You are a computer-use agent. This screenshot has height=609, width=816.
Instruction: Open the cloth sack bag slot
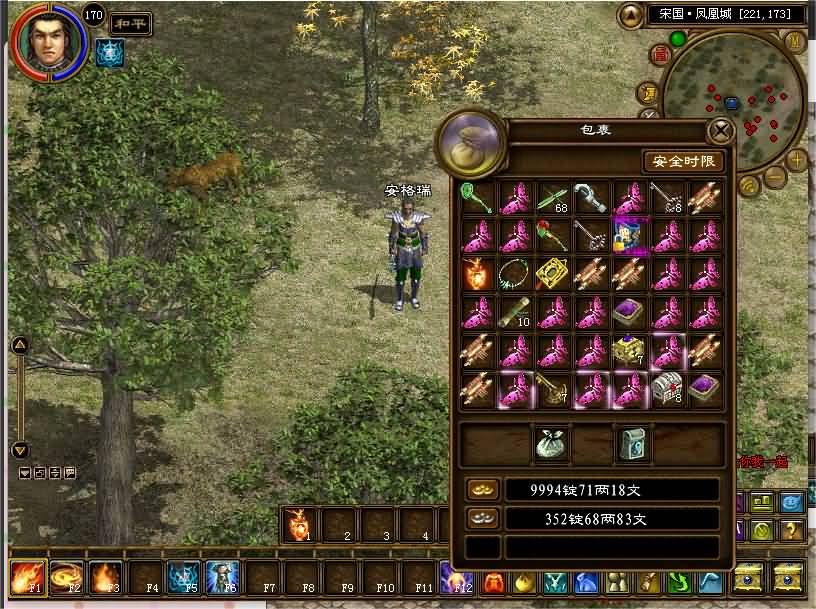[x=553, y=445]
